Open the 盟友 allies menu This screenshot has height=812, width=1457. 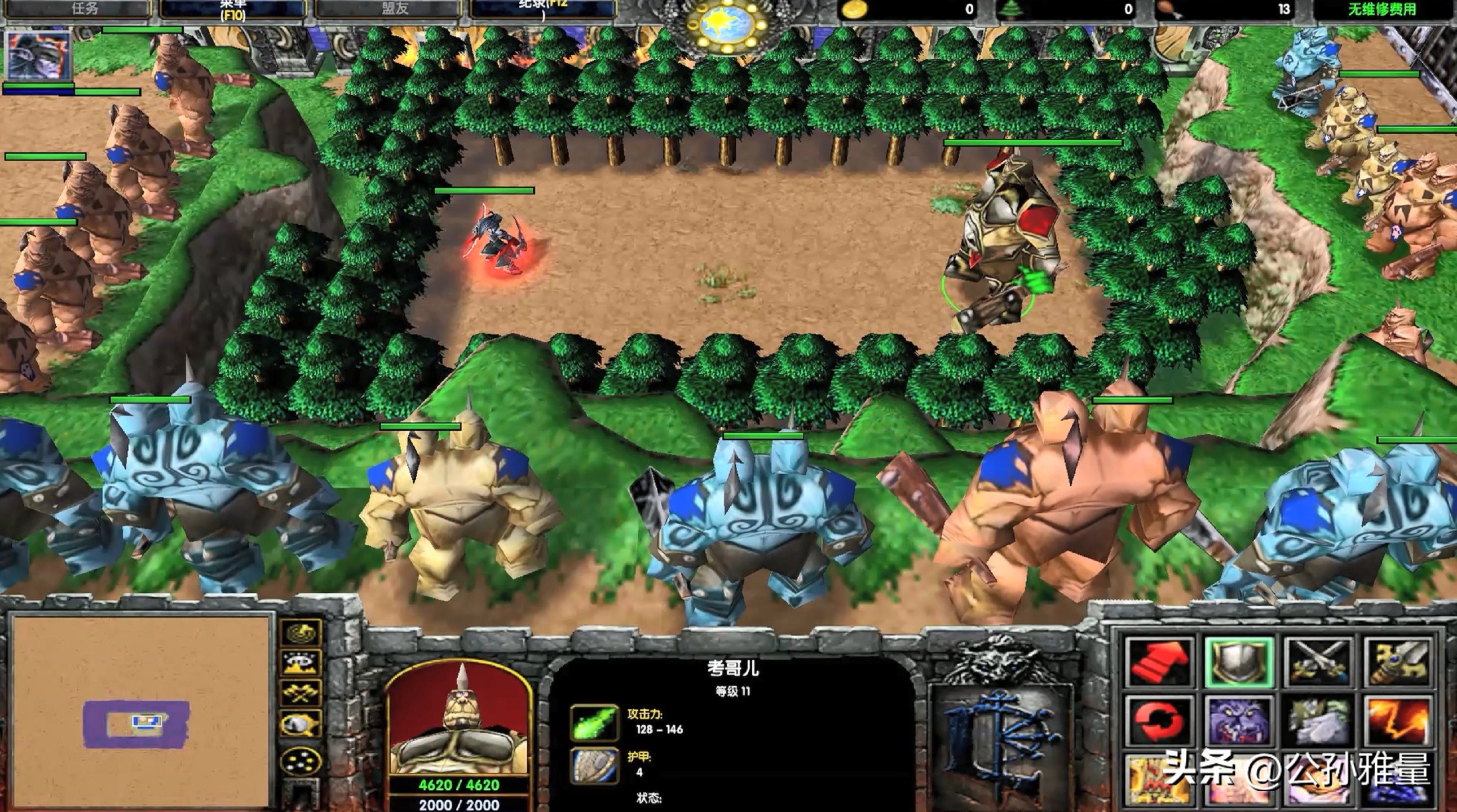(394, 8)
